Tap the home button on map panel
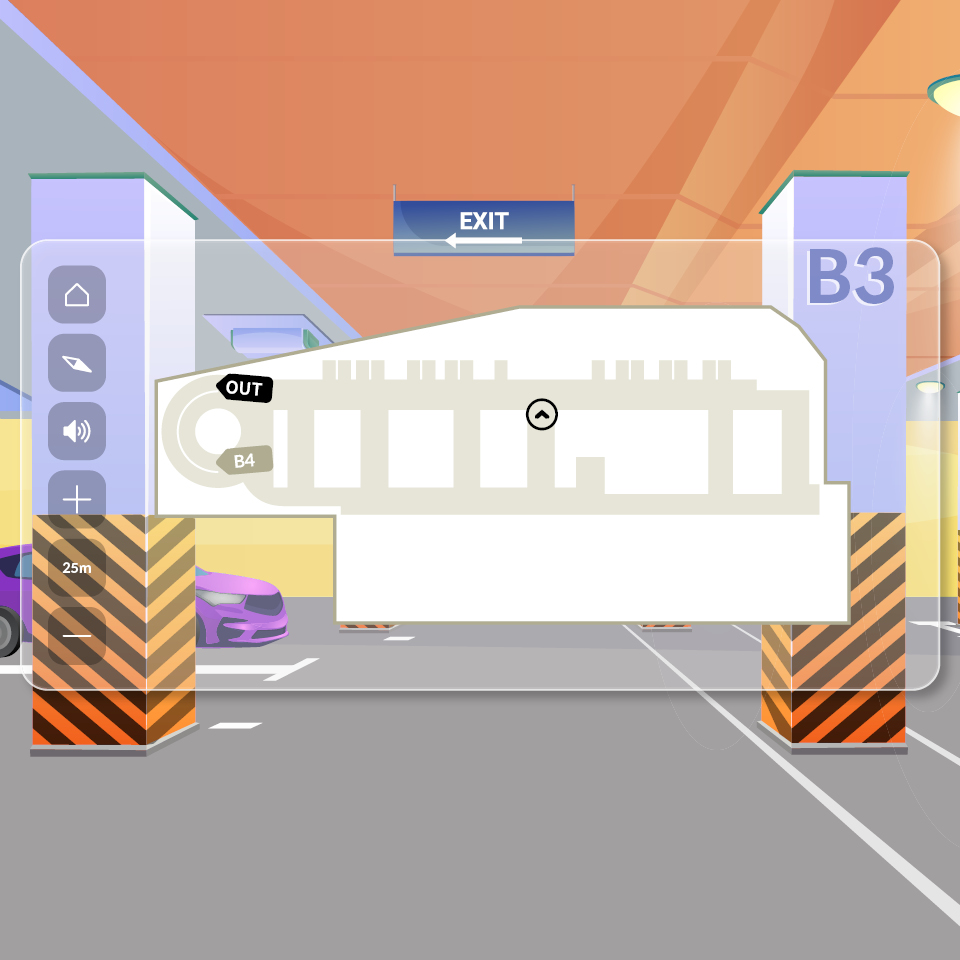Screen dimensions: 960x960 click(x=77, y=295)
